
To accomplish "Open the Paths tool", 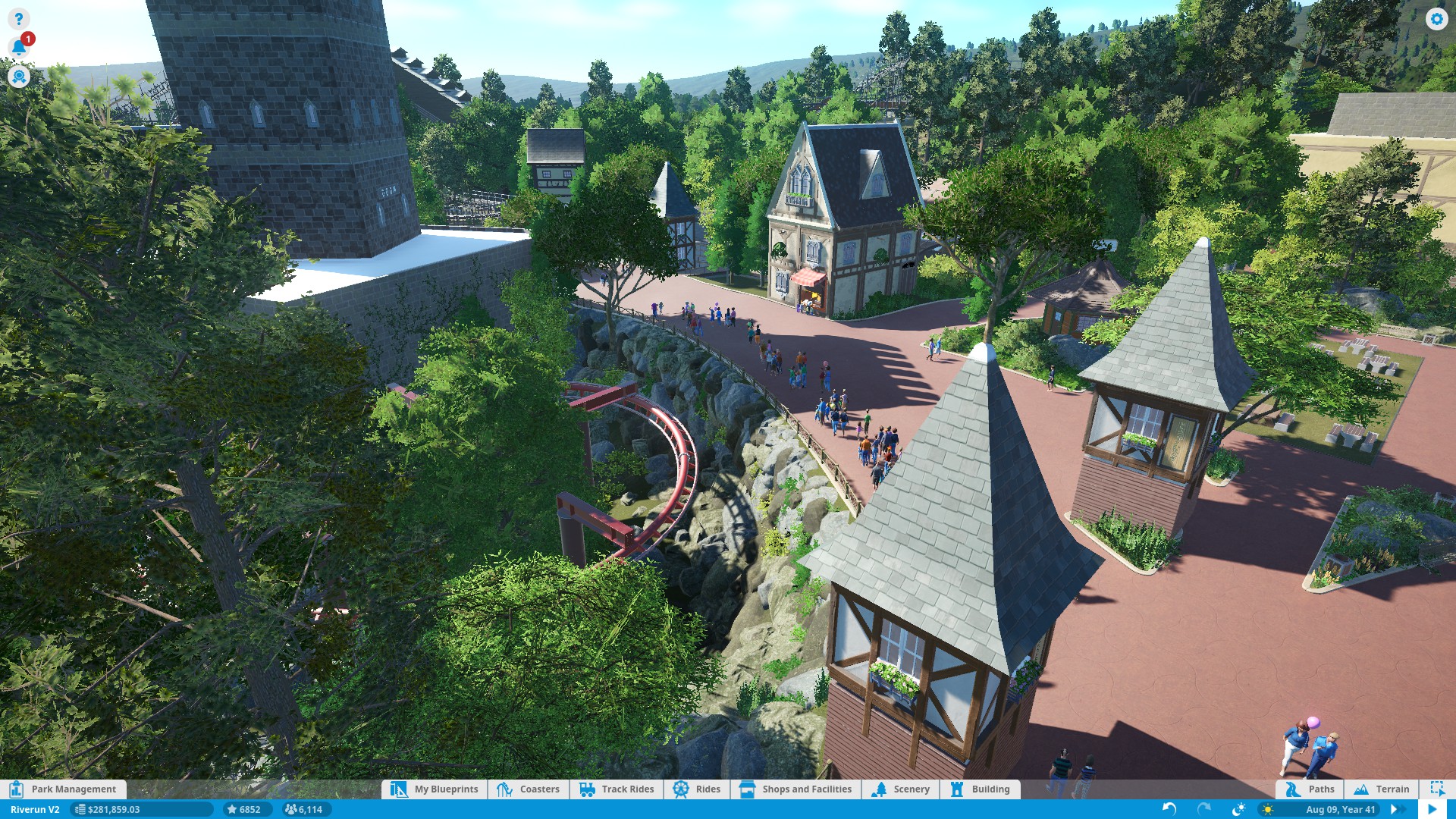I will 1310,789.
